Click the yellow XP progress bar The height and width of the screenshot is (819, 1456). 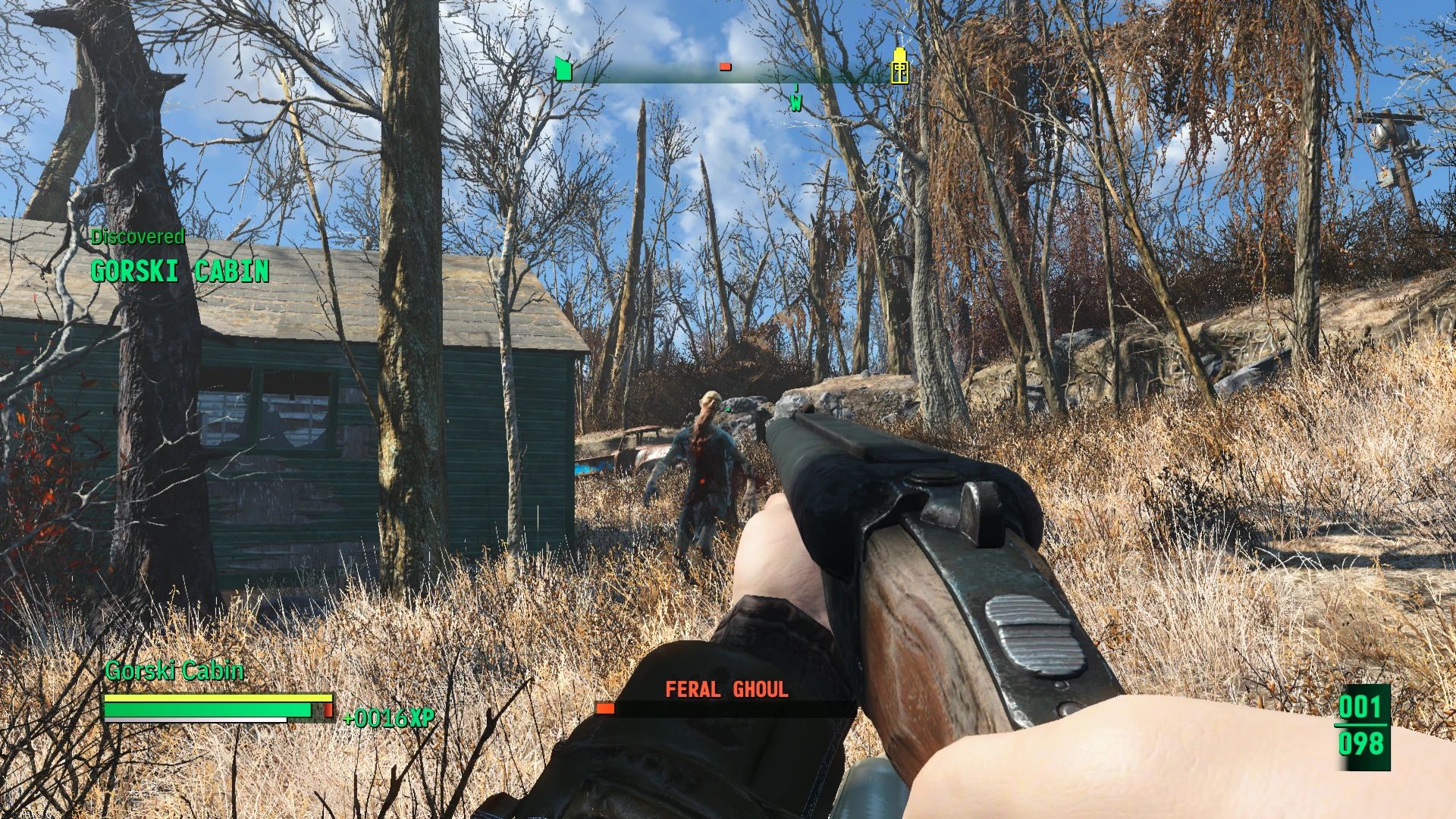216,698
